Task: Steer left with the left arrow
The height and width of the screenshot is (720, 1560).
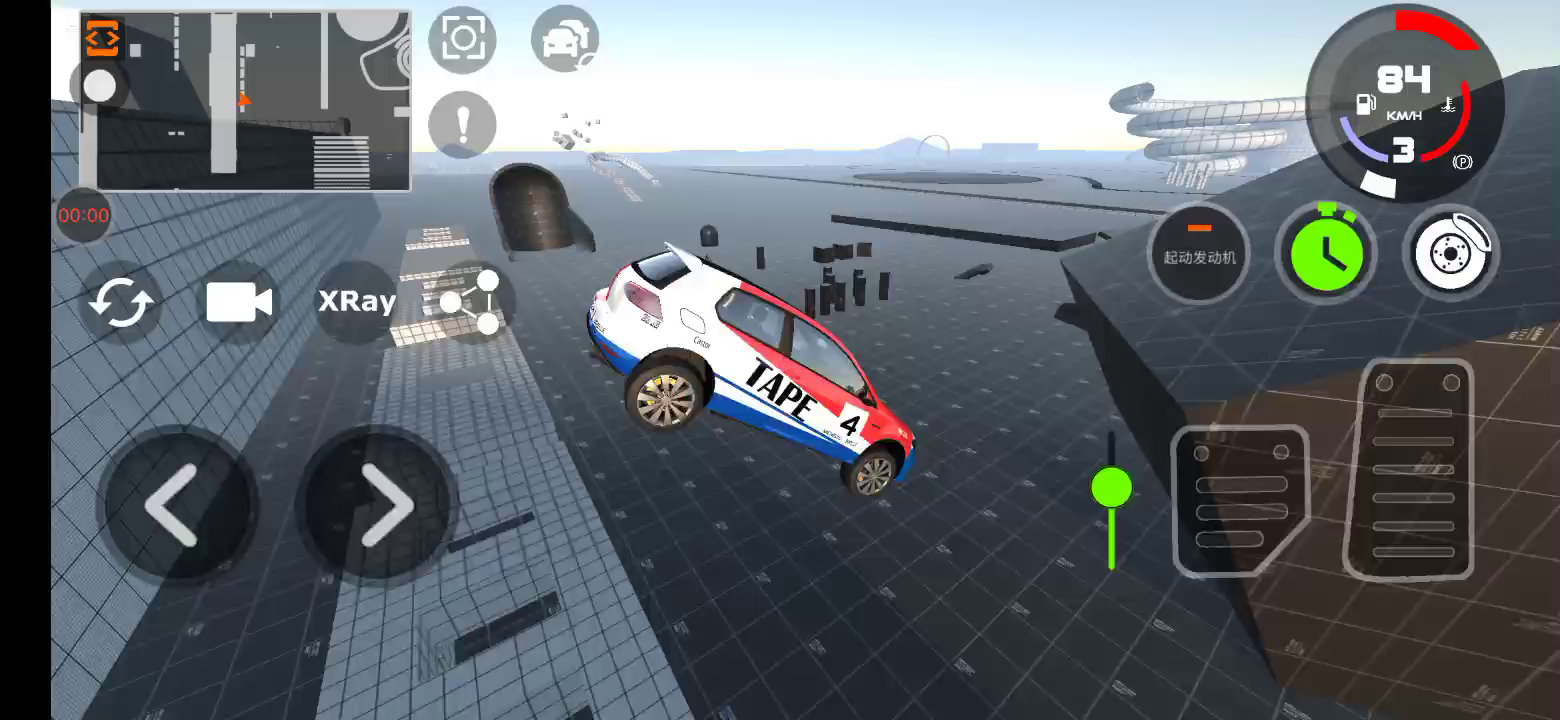Action: pyautogui.click(x=176, y=505)
